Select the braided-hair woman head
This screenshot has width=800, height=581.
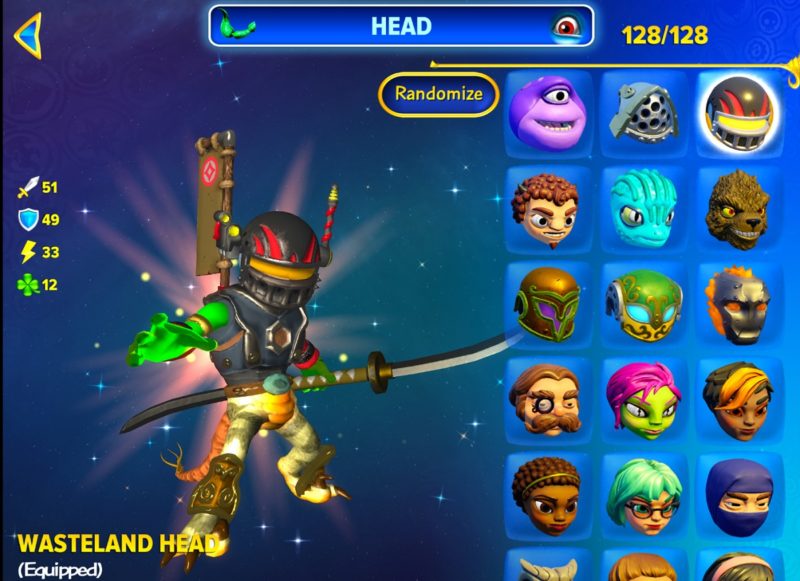[x=546, y=491]
